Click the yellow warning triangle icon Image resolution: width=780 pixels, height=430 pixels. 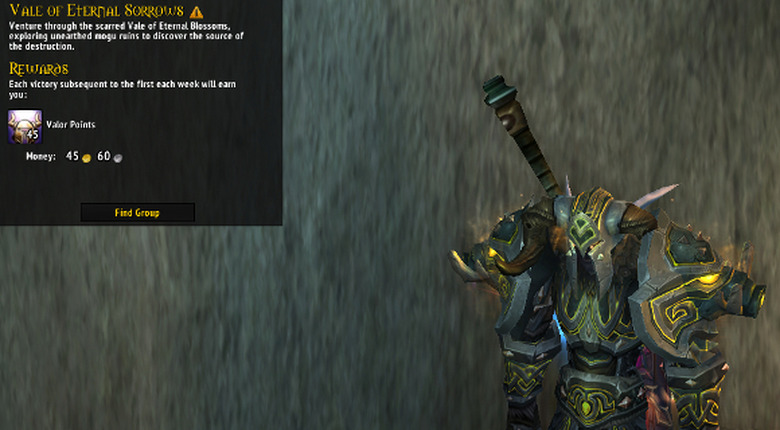pyautogui.click(x=197, y=11)
